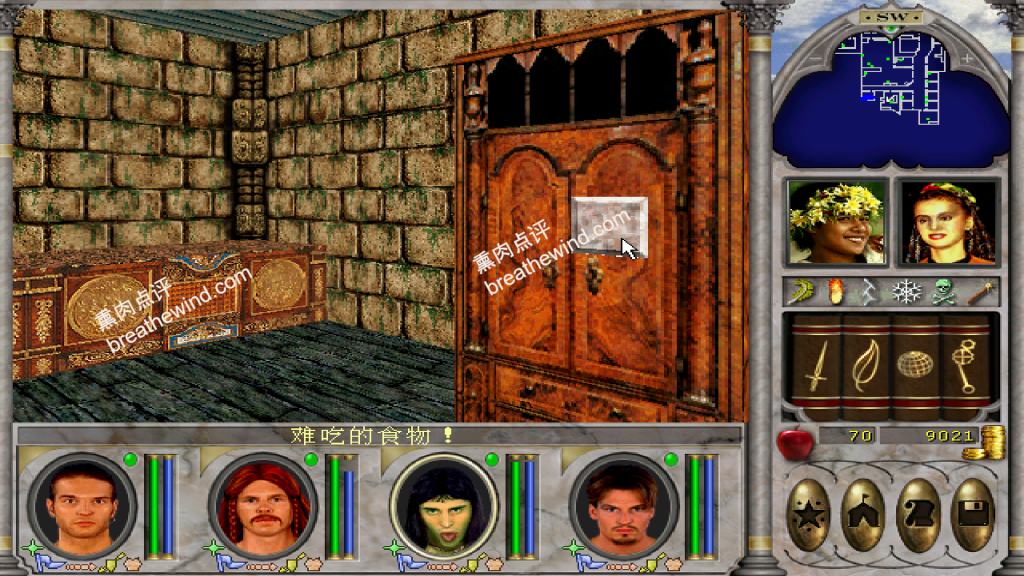1024x576 pixels.
Task: Open the book with the feather quill emblem
Action: [x=865, y=366]
